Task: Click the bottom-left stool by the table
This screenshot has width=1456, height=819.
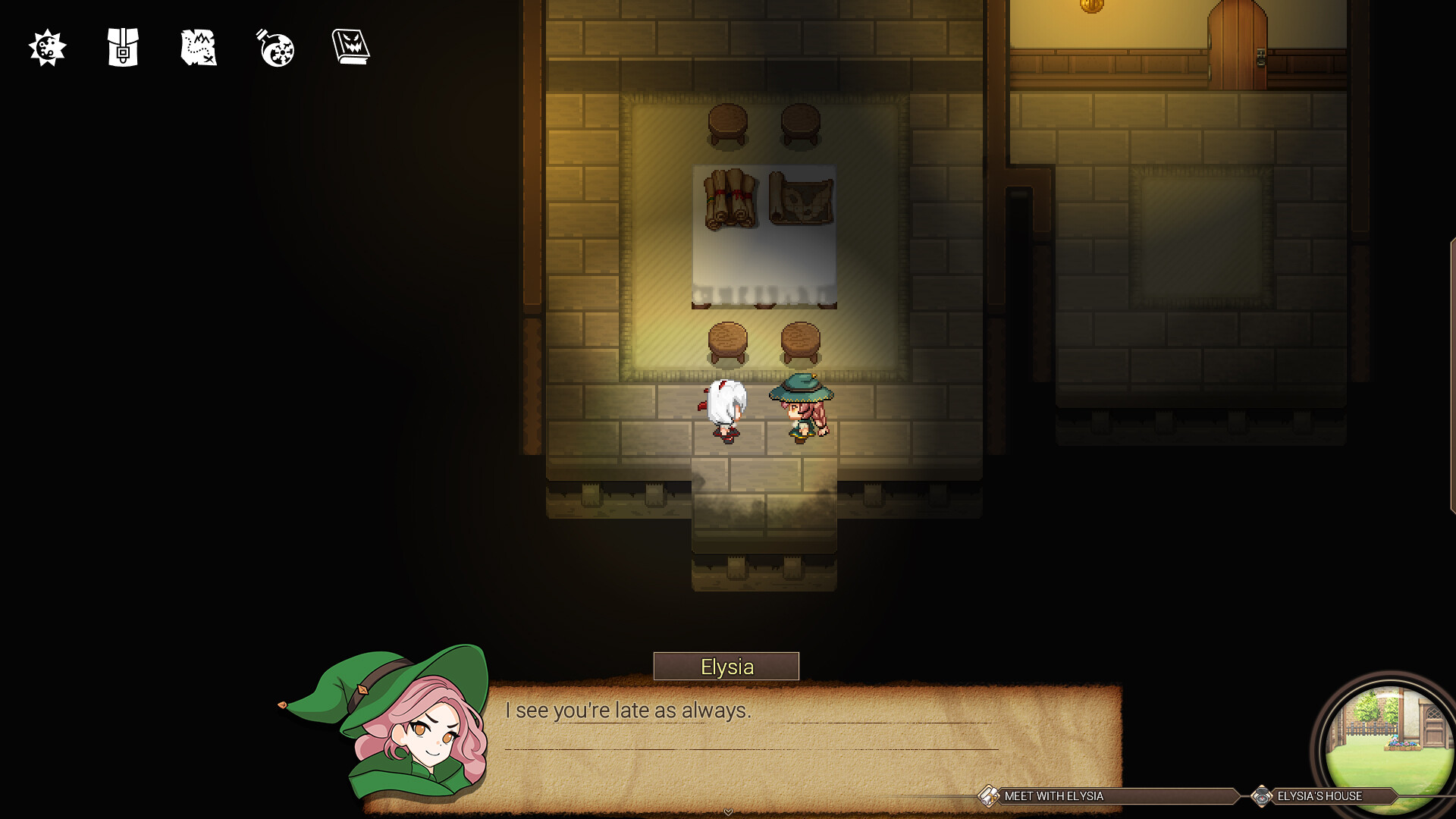Action: tap(726, 341)
